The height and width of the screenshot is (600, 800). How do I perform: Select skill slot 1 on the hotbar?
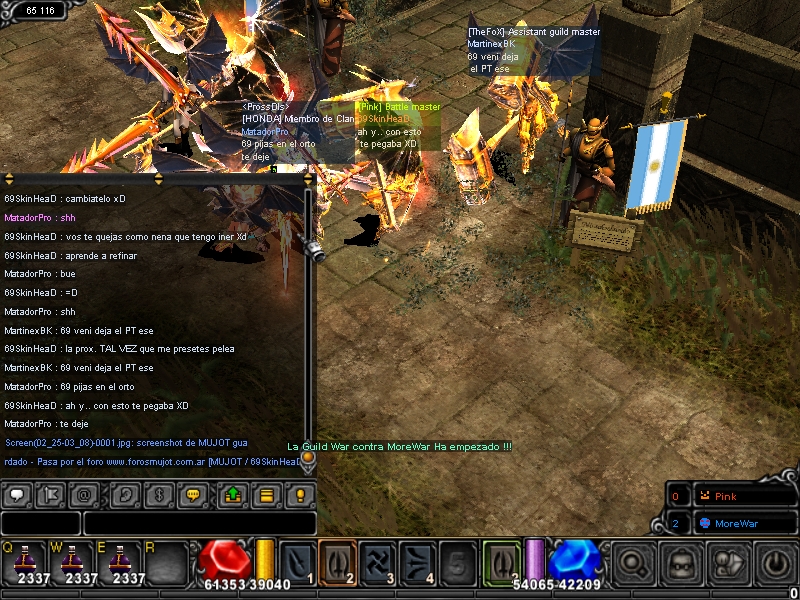coord(297,561)
